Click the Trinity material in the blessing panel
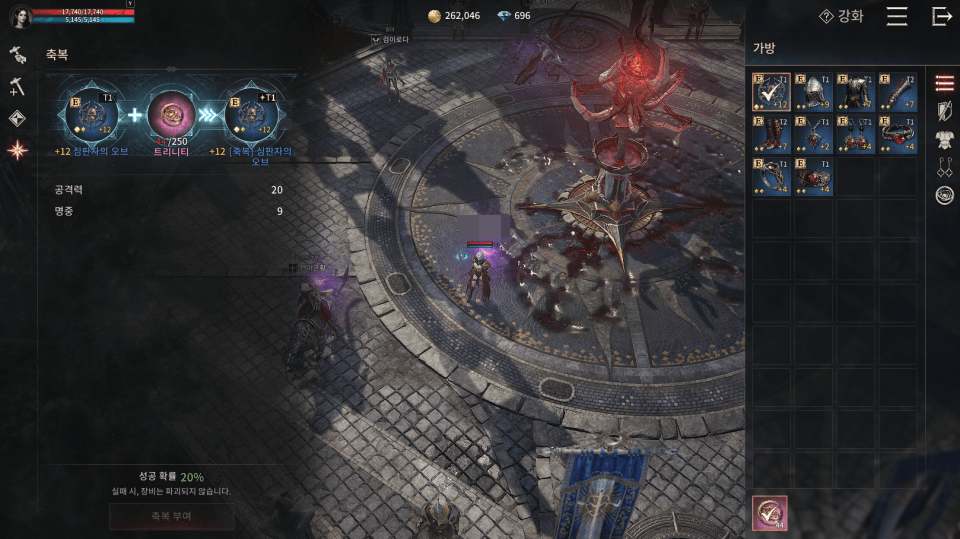Viewport: 960px width, 539px height. click(x=171, y=115)
